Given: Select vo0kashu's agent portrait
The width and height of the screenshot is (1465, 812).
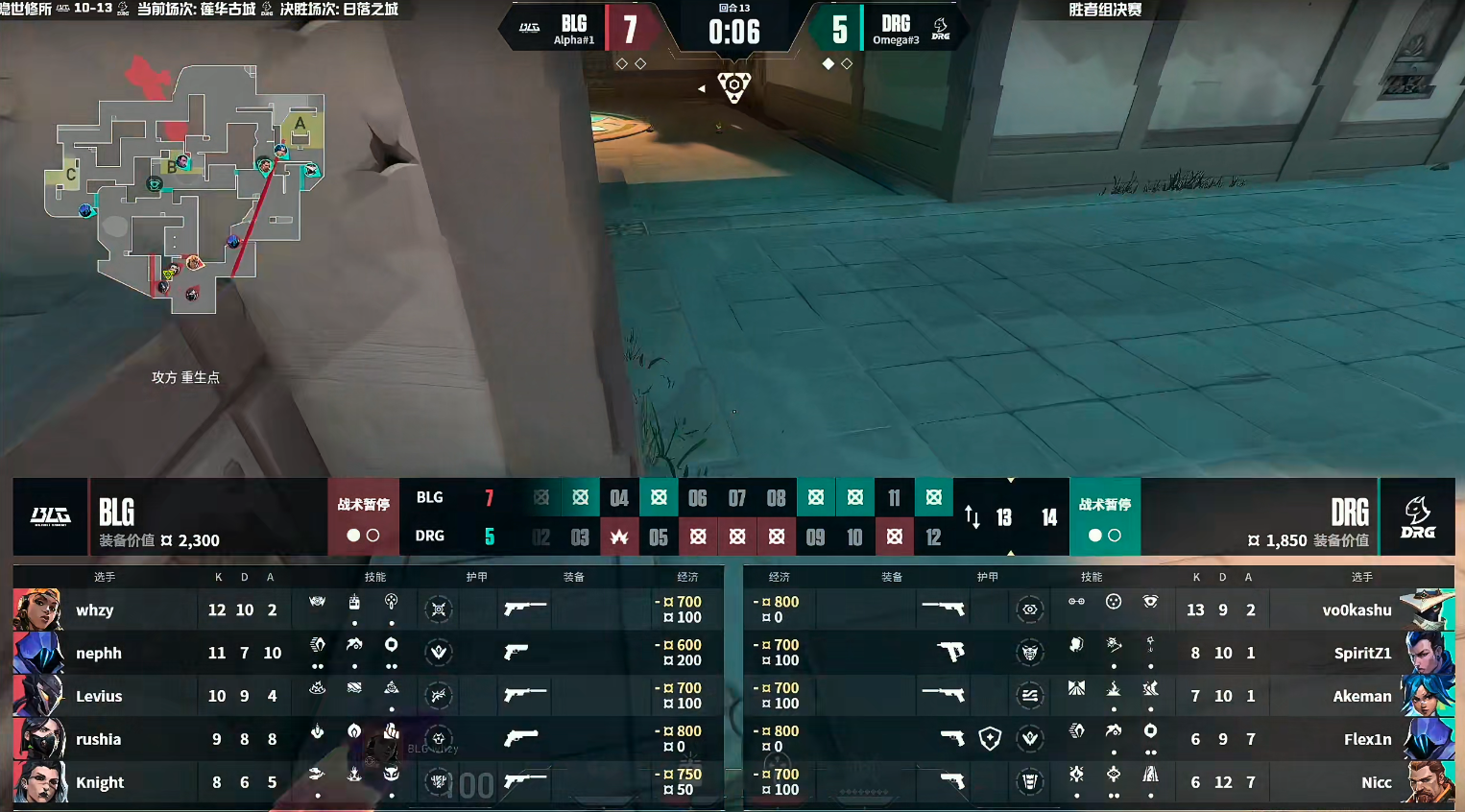Looking at the screenshot, I should [1428, 609].
